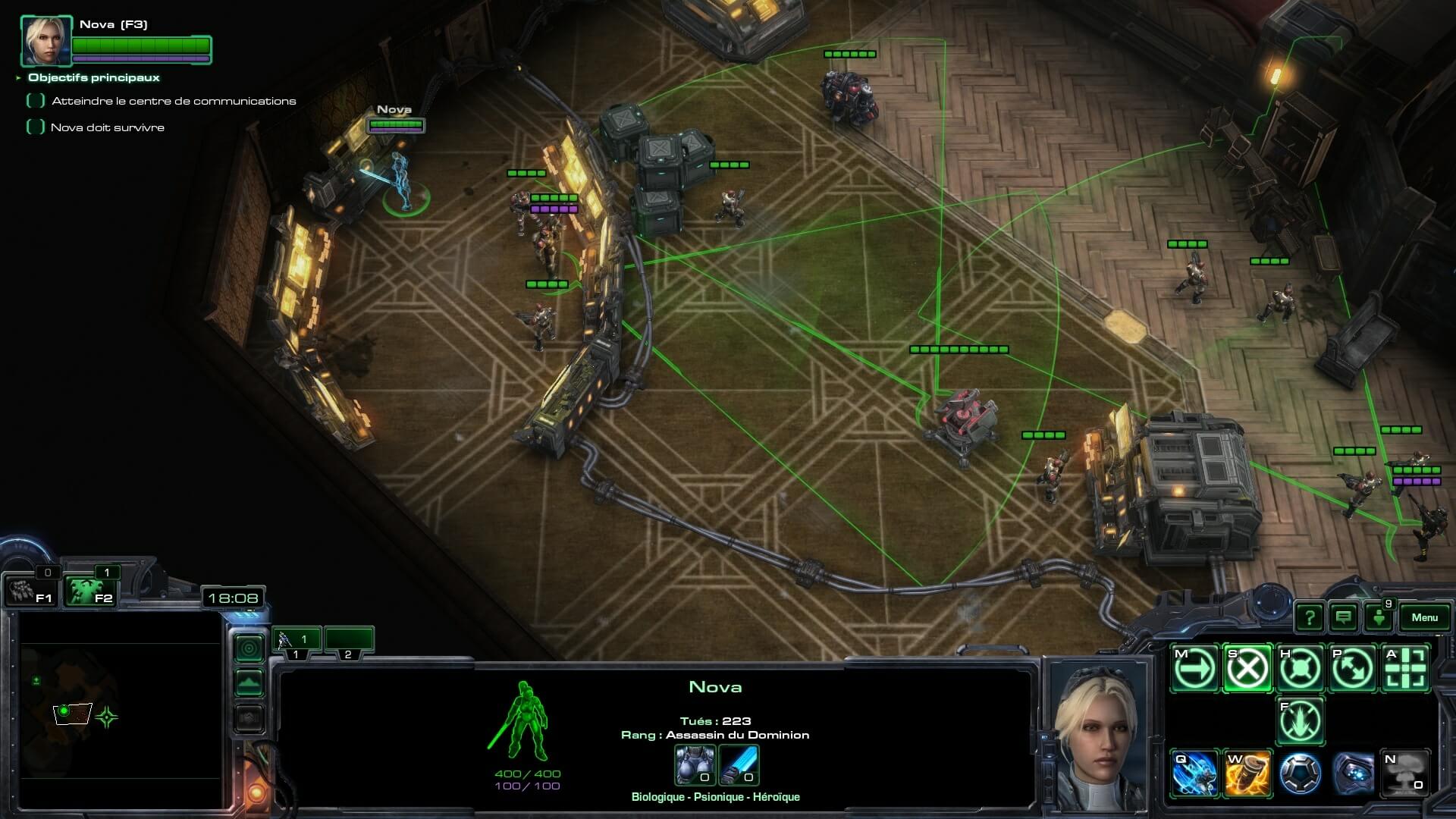Image resolution: width=1456 pixels, height=819 pixels.
Task: Activate the Attack command crosshair
Action: coord(1407,669)
